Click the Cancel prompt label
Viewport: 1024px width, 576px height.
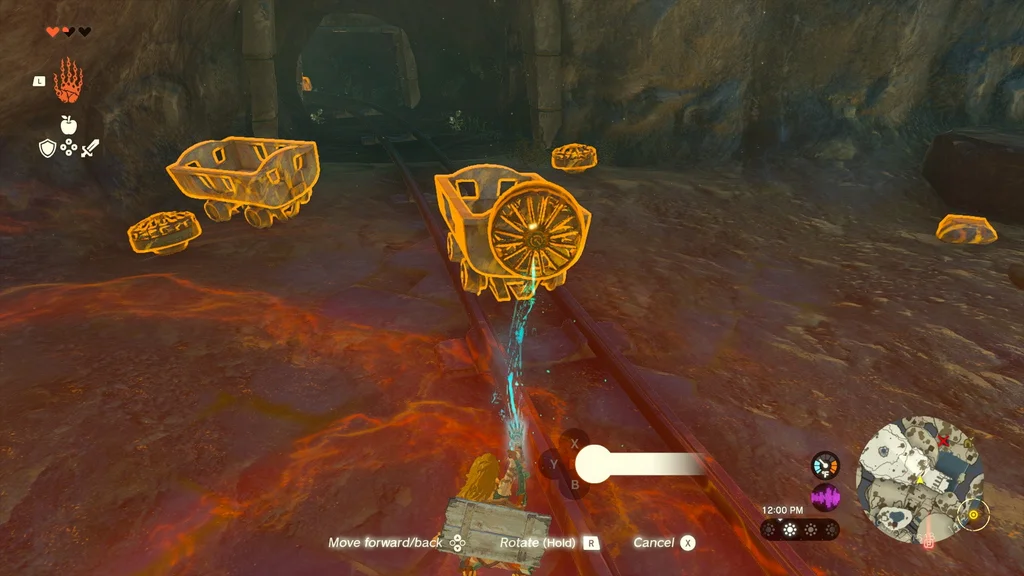click(653, 543)
